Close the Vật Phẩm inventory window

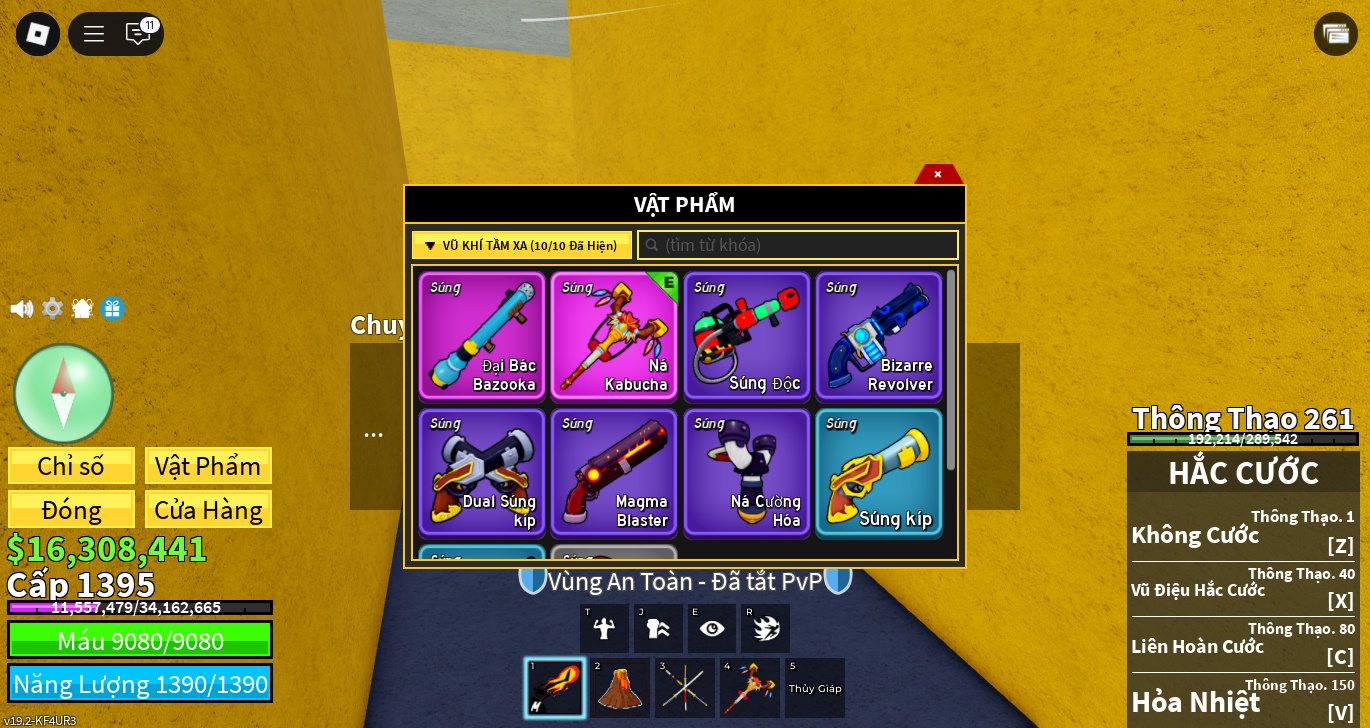tap(938, 174)
